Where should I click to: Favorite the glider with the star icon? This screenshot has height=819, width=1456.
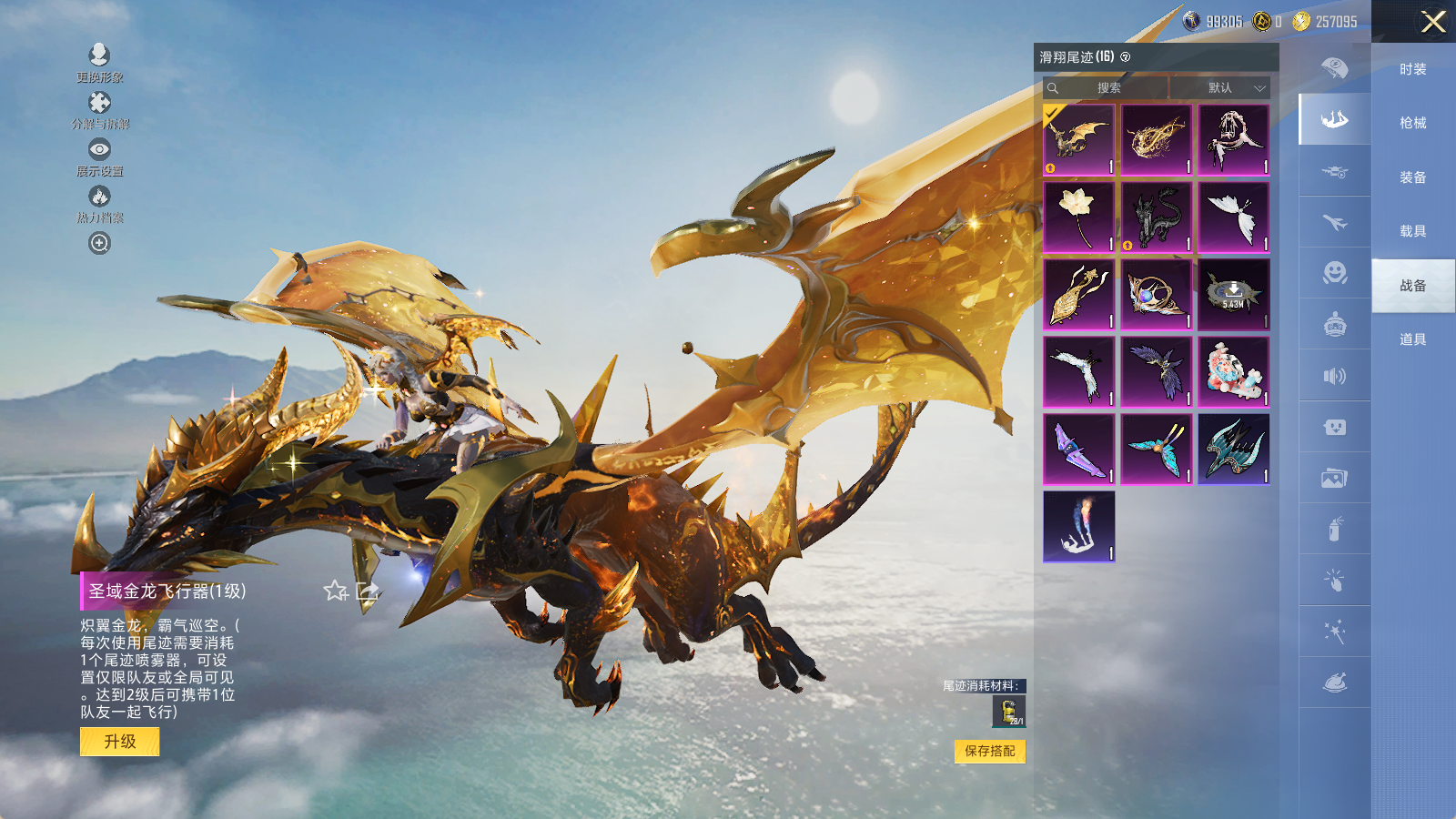tap(336, 591)
